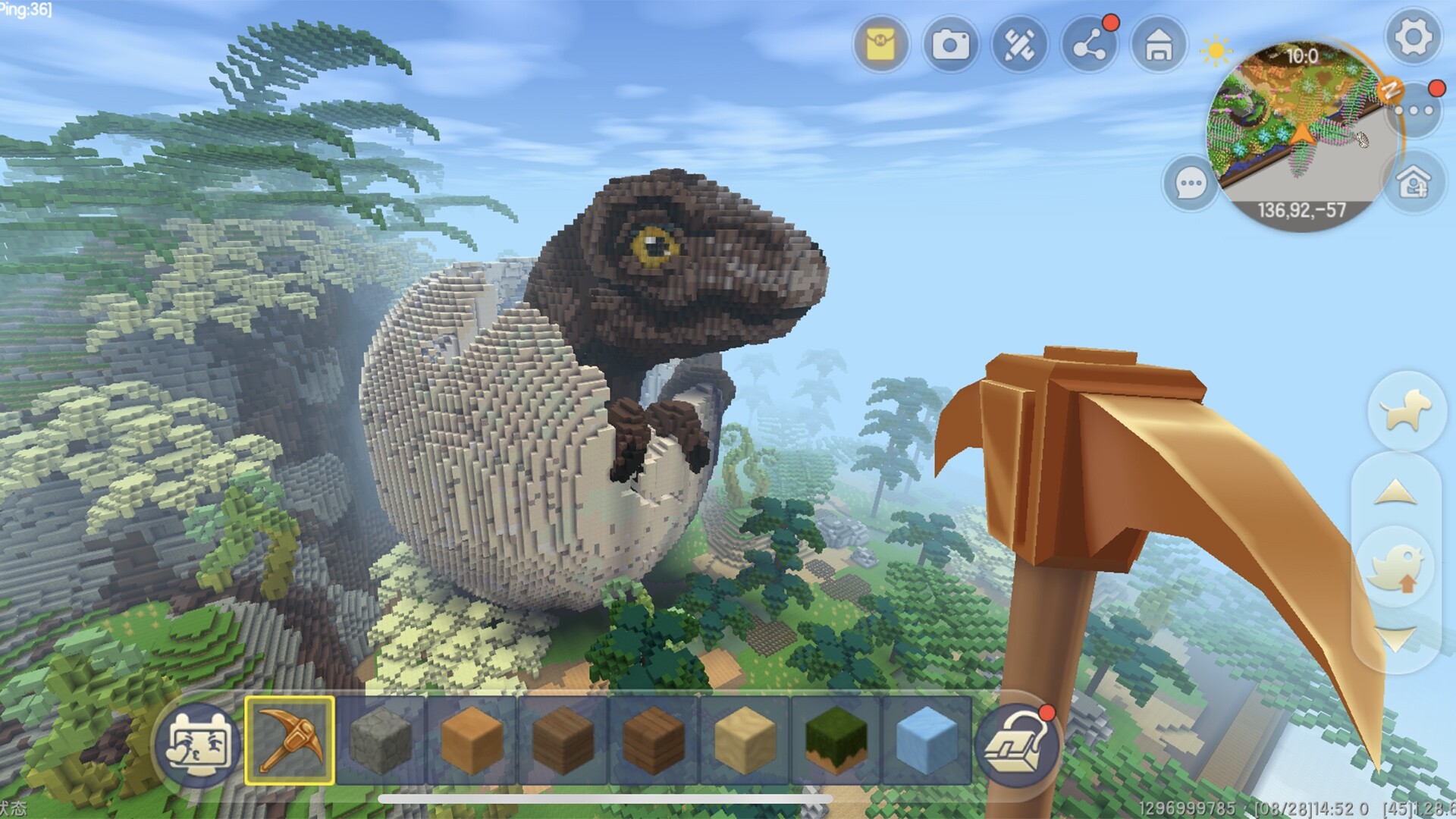Viewport: 1456px width, 819px height.
Task: Open the pencil and ruler edit tools
Action: tap(1019, 45)
